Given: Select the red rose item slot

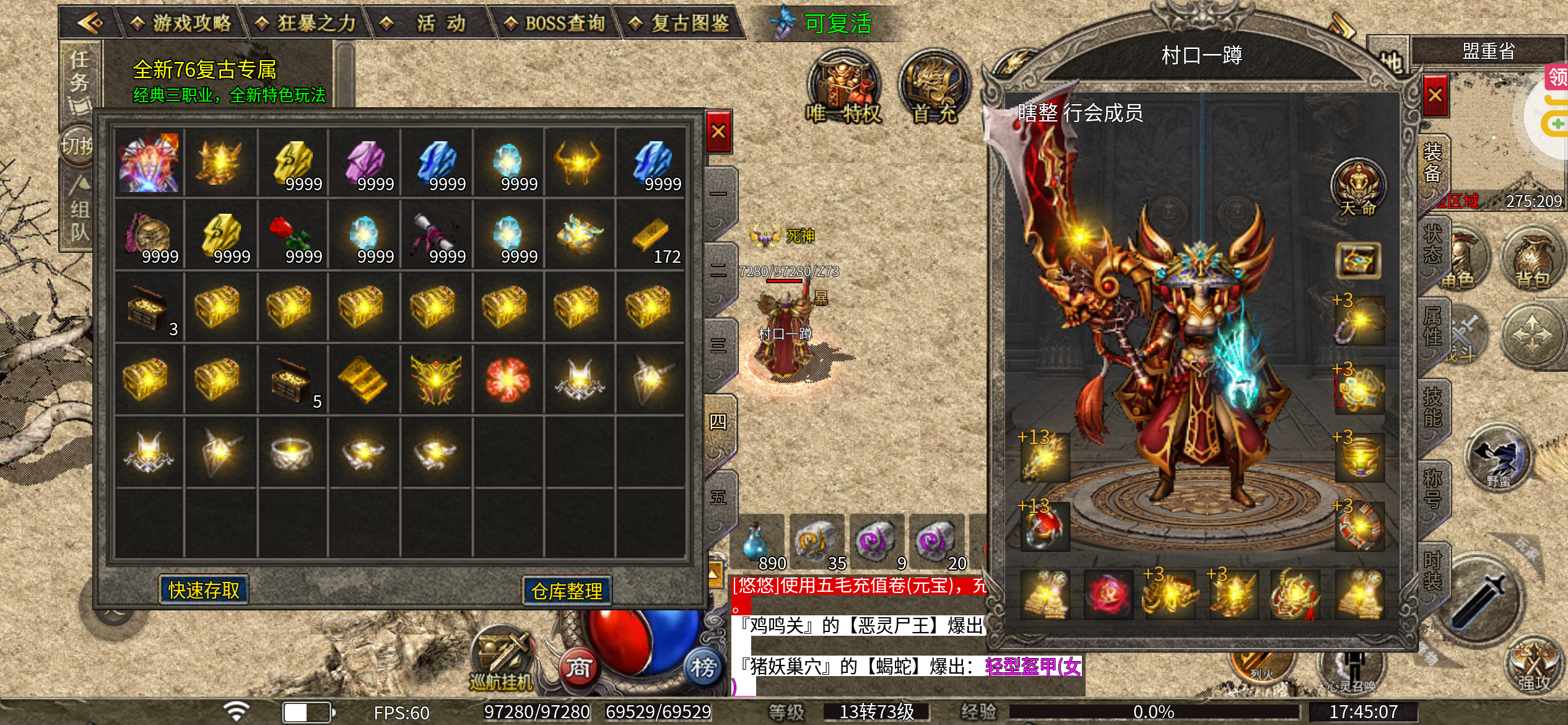Looking at the screenshot, I should 290,235.
